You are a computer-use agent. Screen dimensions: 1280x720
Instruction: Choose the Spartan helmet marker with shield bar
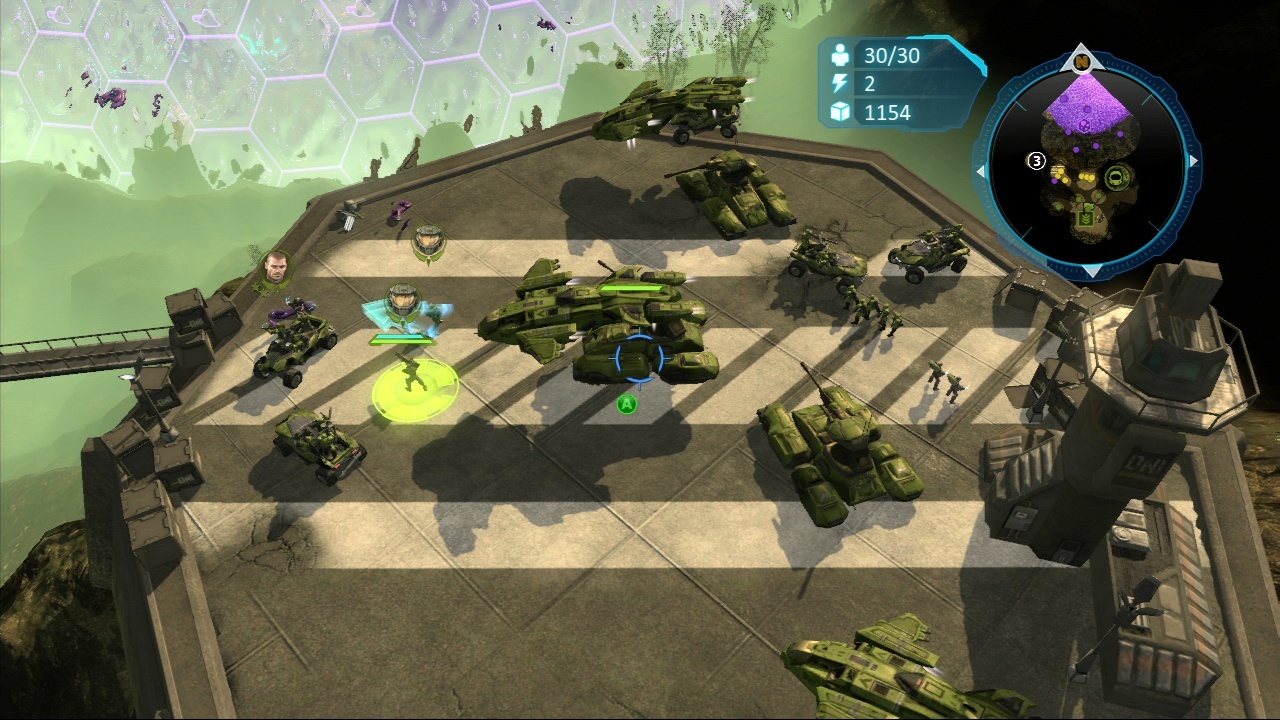click(x=402, y=300)
